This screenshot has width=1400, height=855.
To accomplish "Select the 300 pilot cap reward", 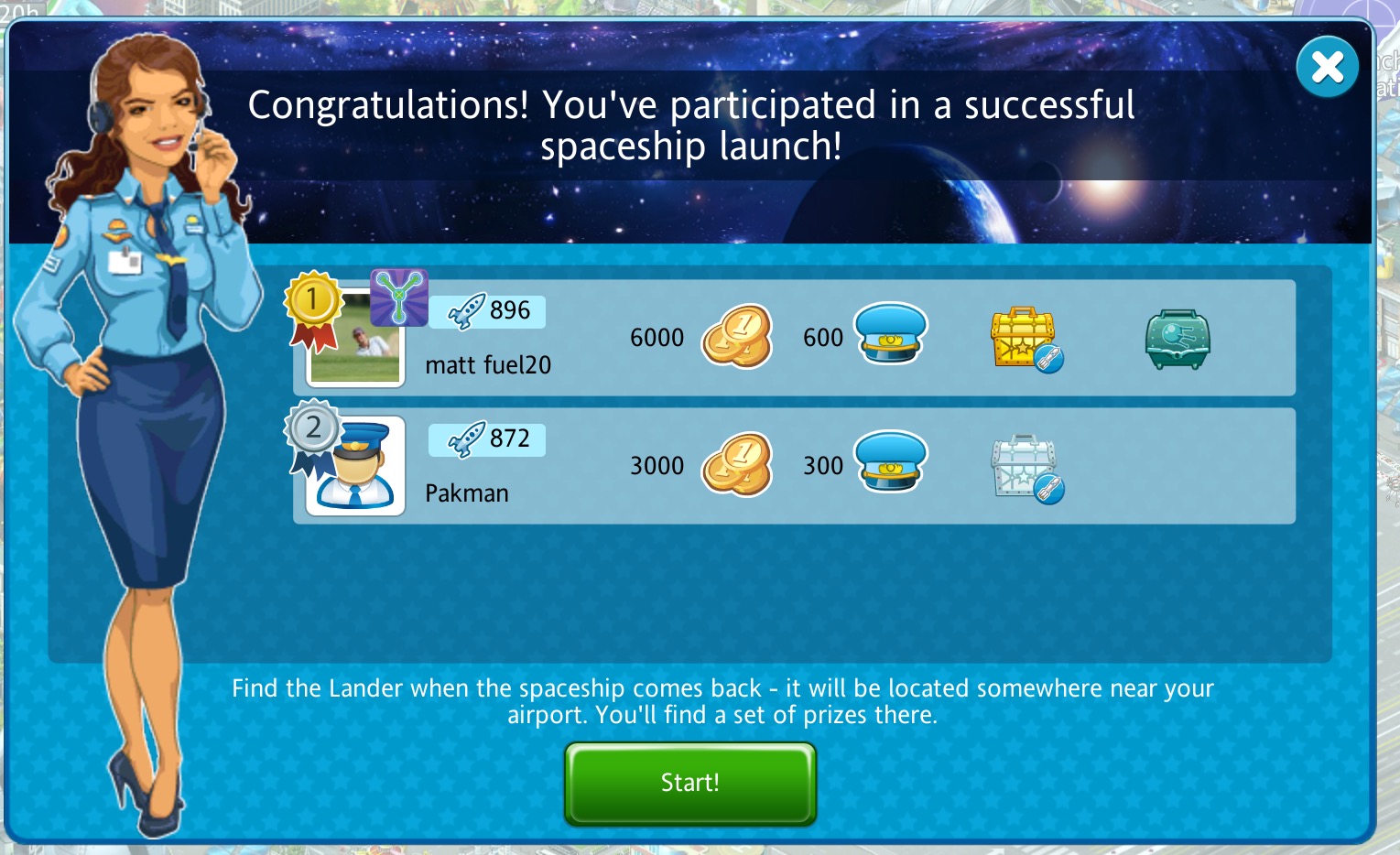I will [890, 463].
